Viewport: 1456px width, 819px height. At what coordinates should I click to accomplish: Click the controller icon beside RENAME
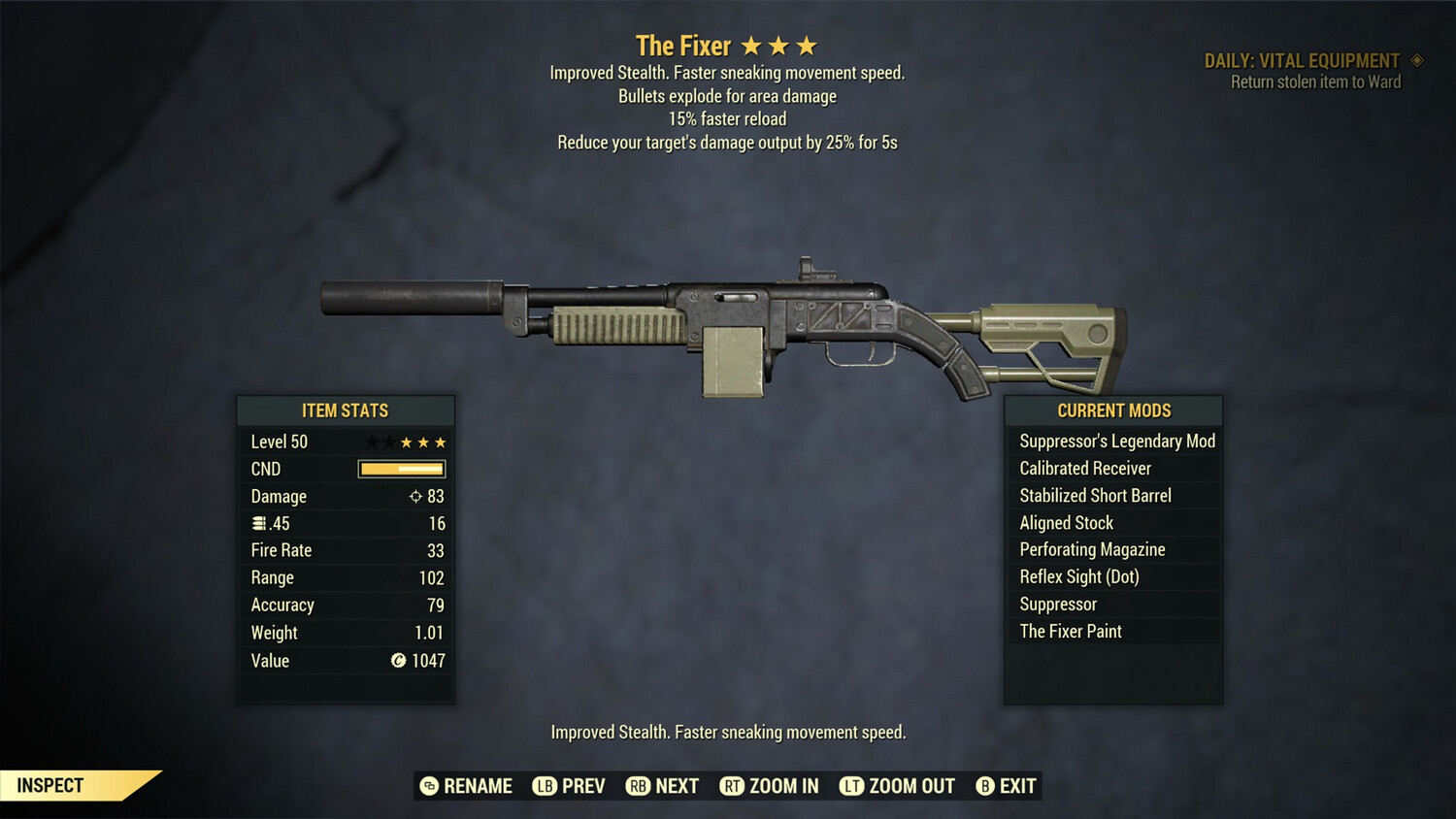[428, 786]
